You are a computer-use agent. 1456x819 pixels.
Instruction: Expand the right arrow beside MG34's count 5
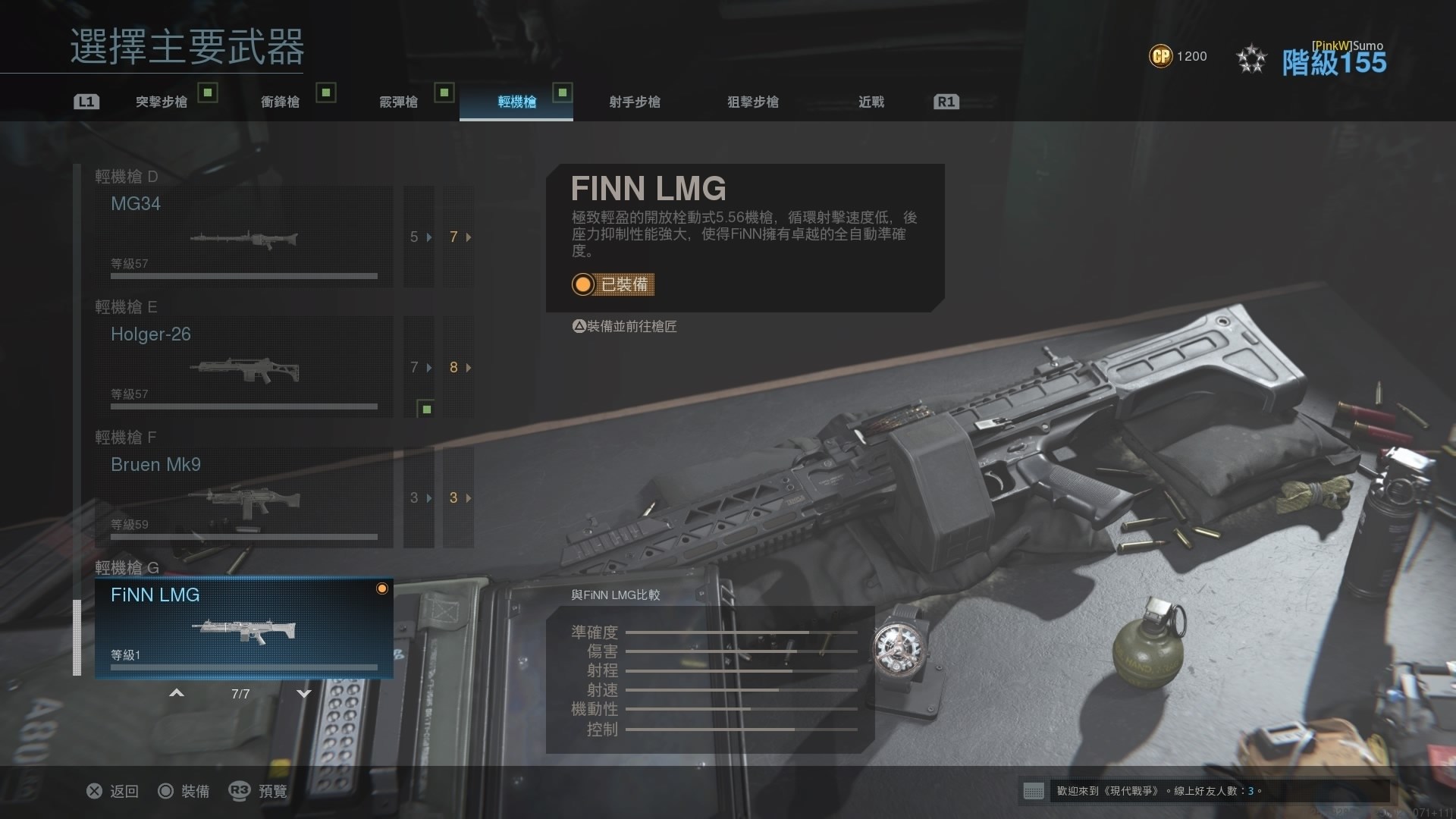pyautogui.click(x=429, y=237)
